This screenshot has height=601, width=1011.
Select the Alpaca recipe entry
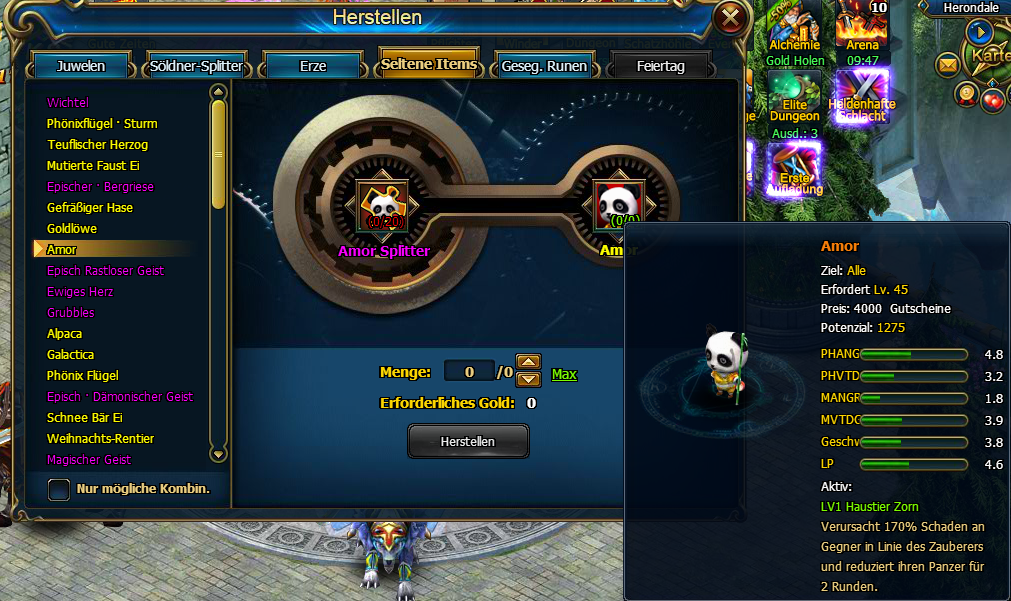tap(64, 334)
